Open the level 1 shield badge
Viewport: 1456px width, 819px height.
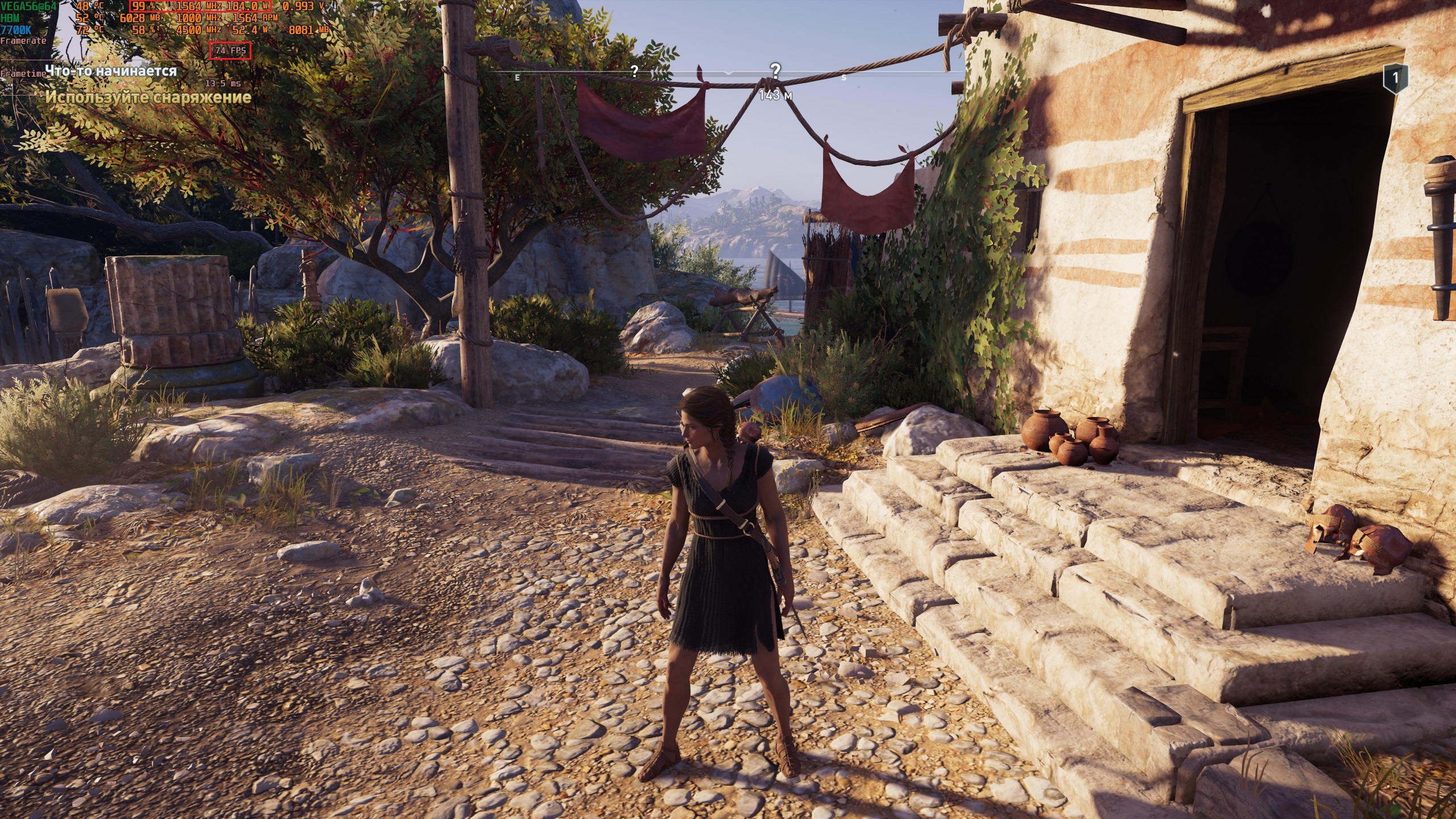coord(1396,78)
